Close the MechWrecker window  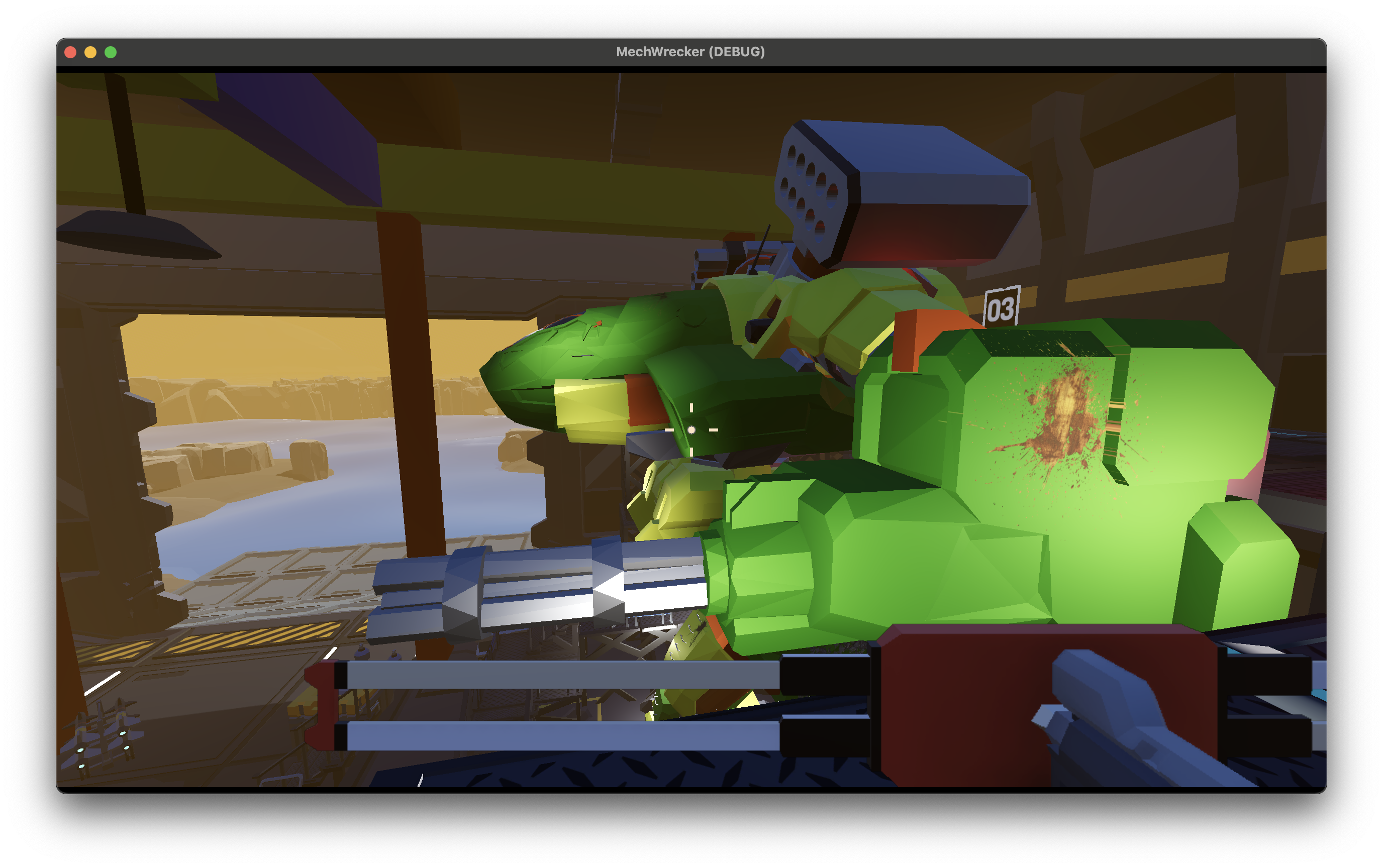tap(71, 52)
